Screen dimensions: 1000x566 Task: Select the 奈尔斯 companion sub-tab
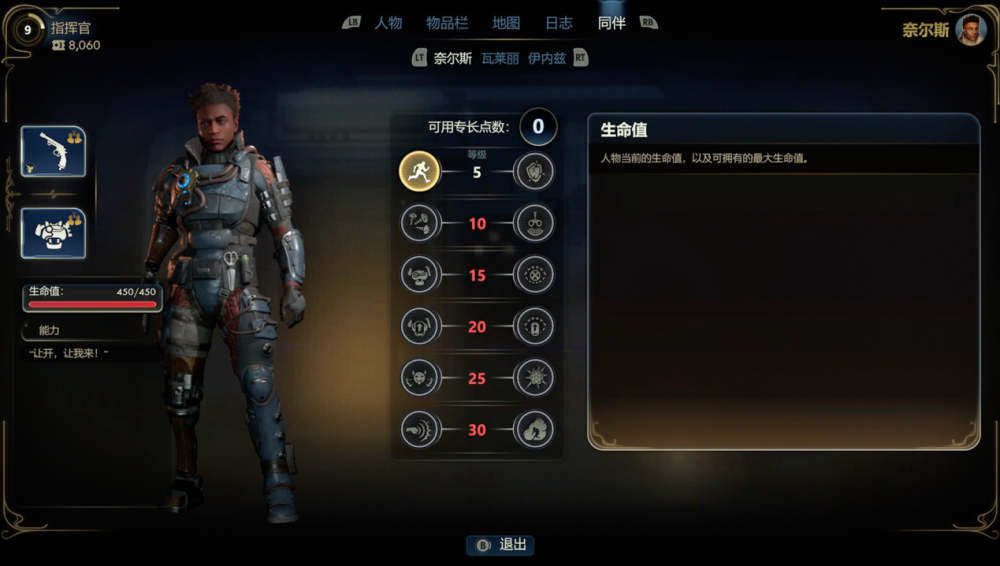click(453, 58)
